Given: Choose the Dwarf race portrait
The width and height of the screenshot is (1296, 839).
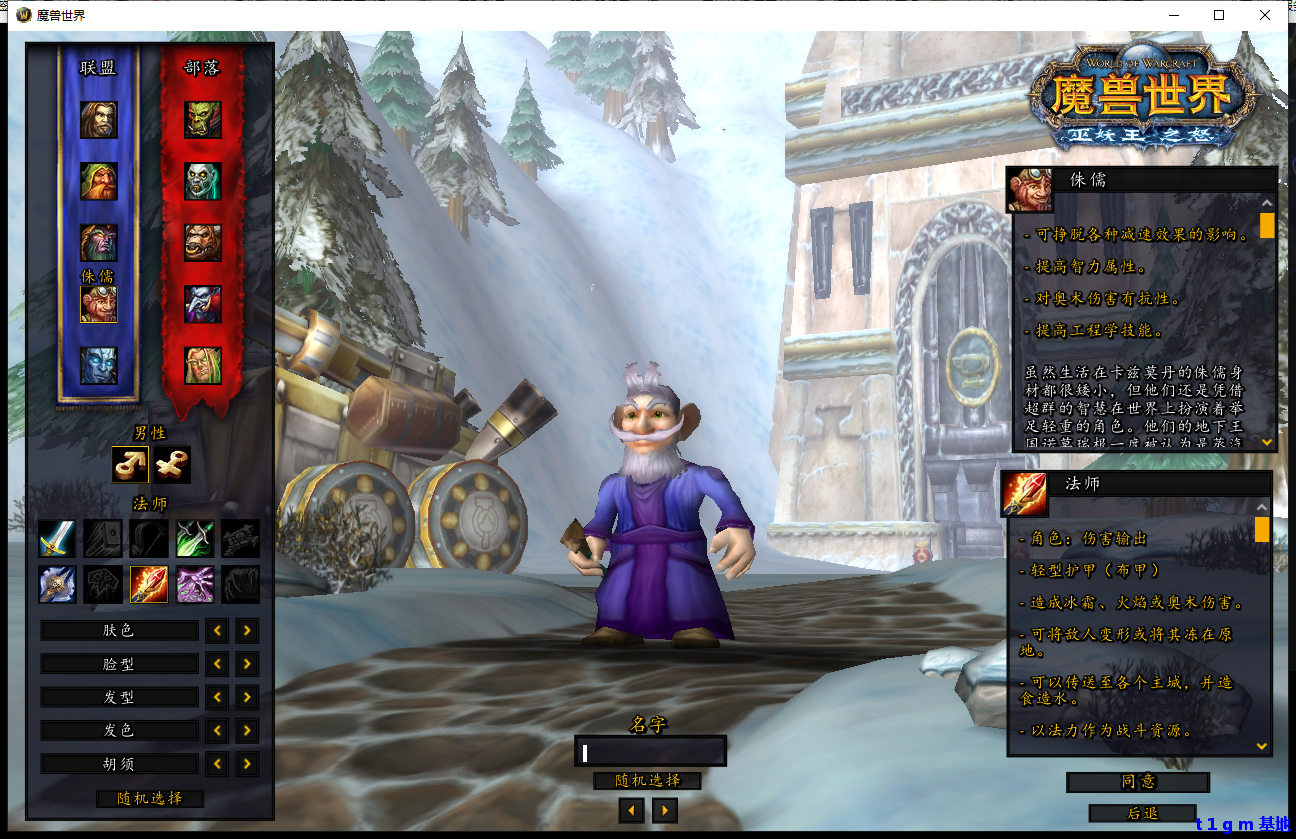Looking at the screenshot, I should [x=99, y=181].
